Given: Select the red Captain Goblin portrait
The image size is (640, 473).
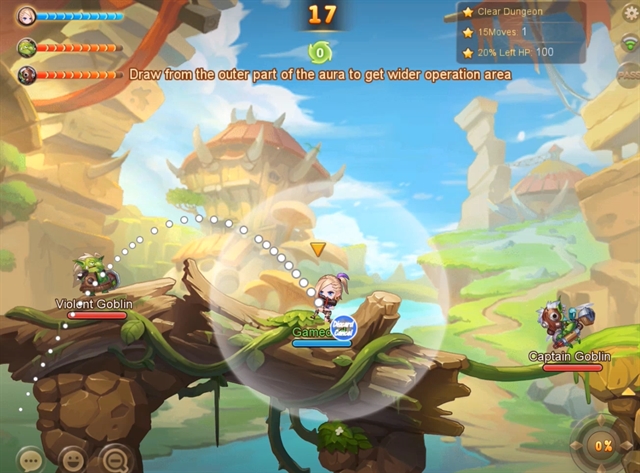Looking at the screenshot, I should tap(26, 74).
